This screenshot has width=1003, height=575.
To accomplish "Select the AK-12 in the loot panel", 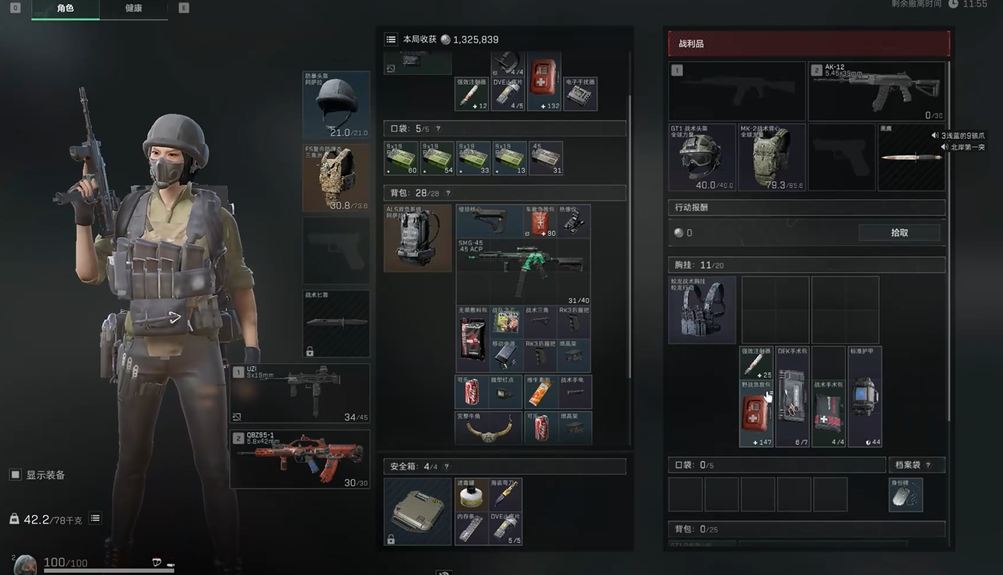I will click(x=877, y=91).
